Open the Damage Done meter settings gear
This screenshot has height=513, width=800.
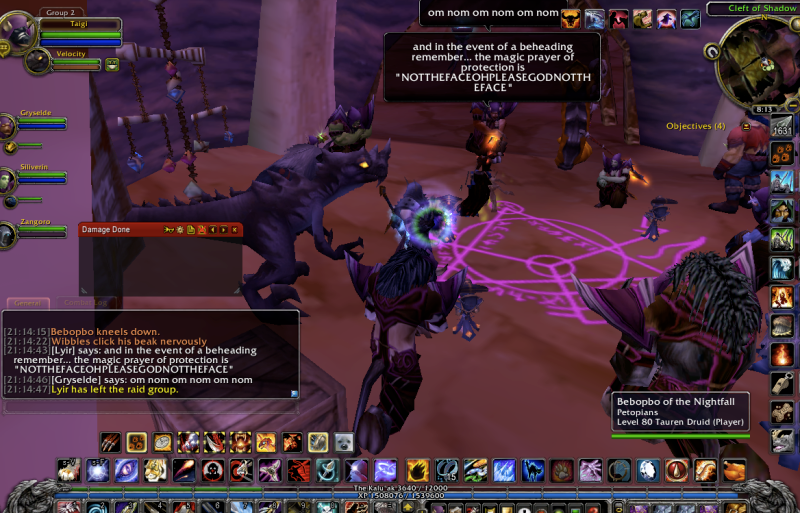tap(179, 229)
